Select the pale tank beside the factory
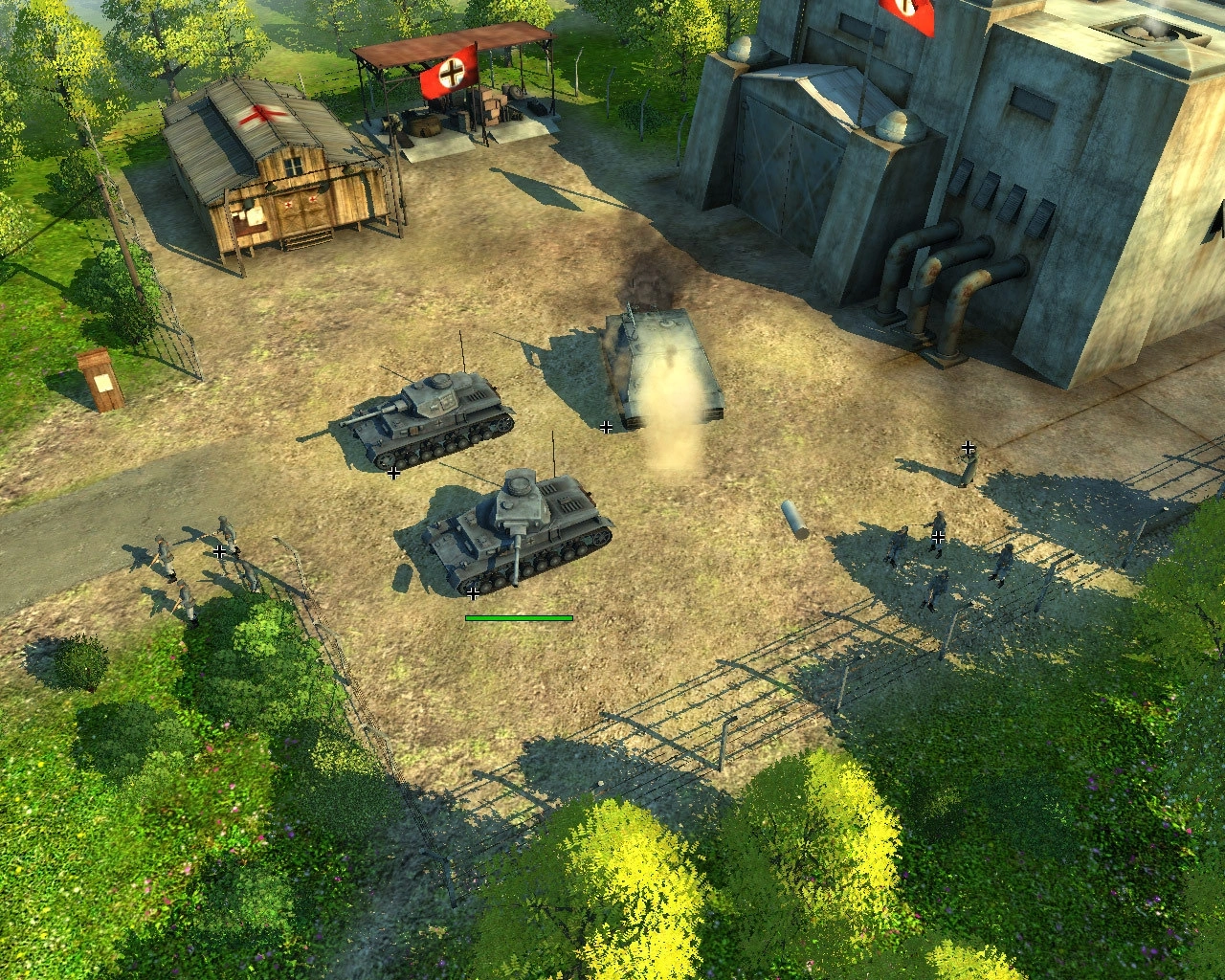1225x980 pixels. [660, 368]
